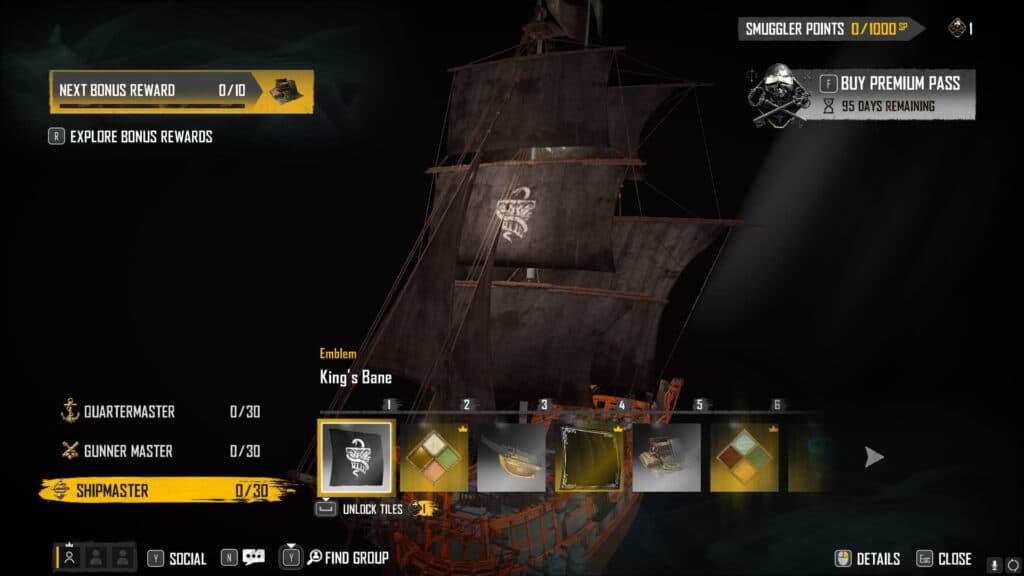Open the Social menu

187,559
